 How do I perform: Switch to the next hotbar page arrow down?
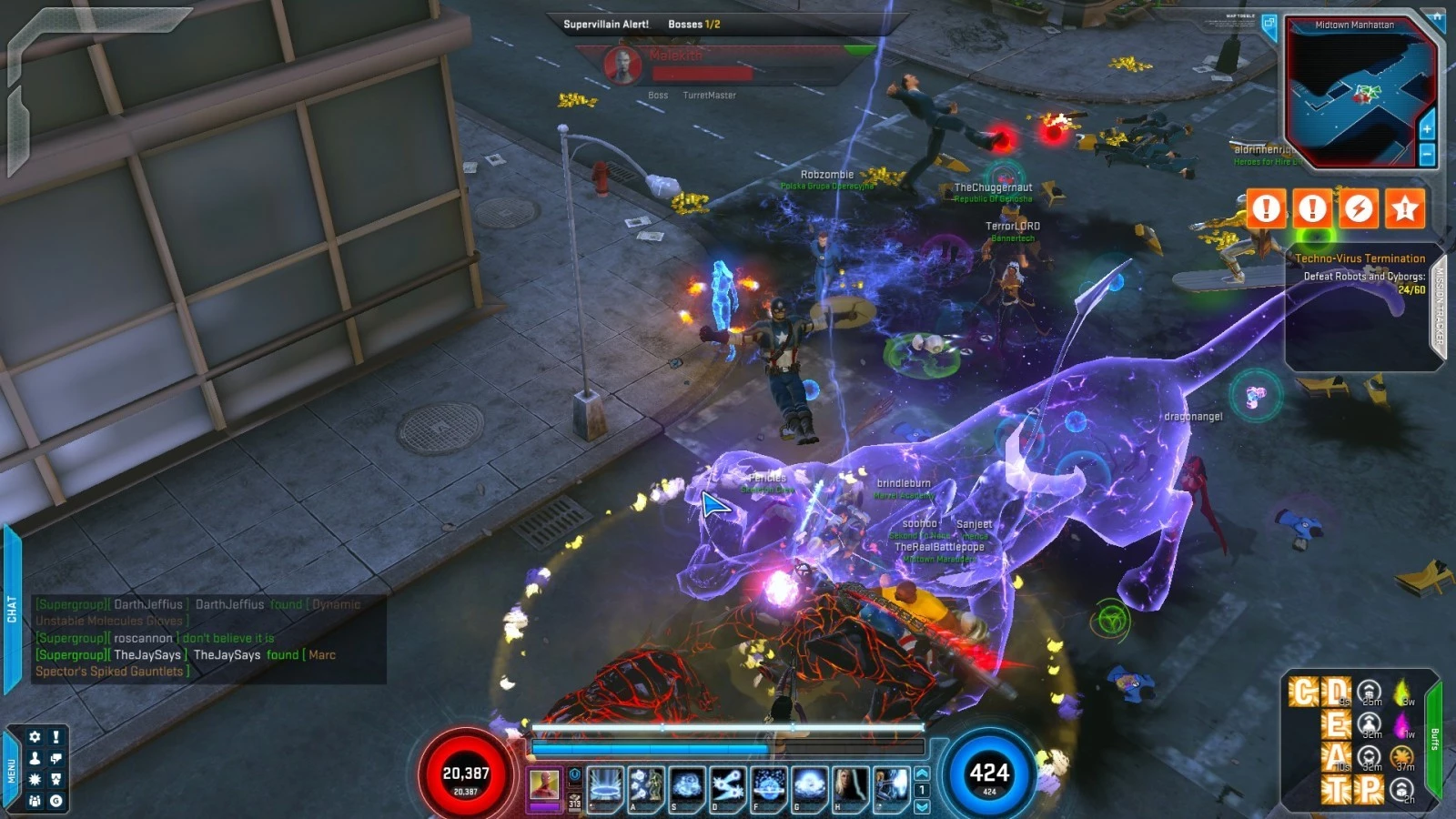[x=922, y=806]
